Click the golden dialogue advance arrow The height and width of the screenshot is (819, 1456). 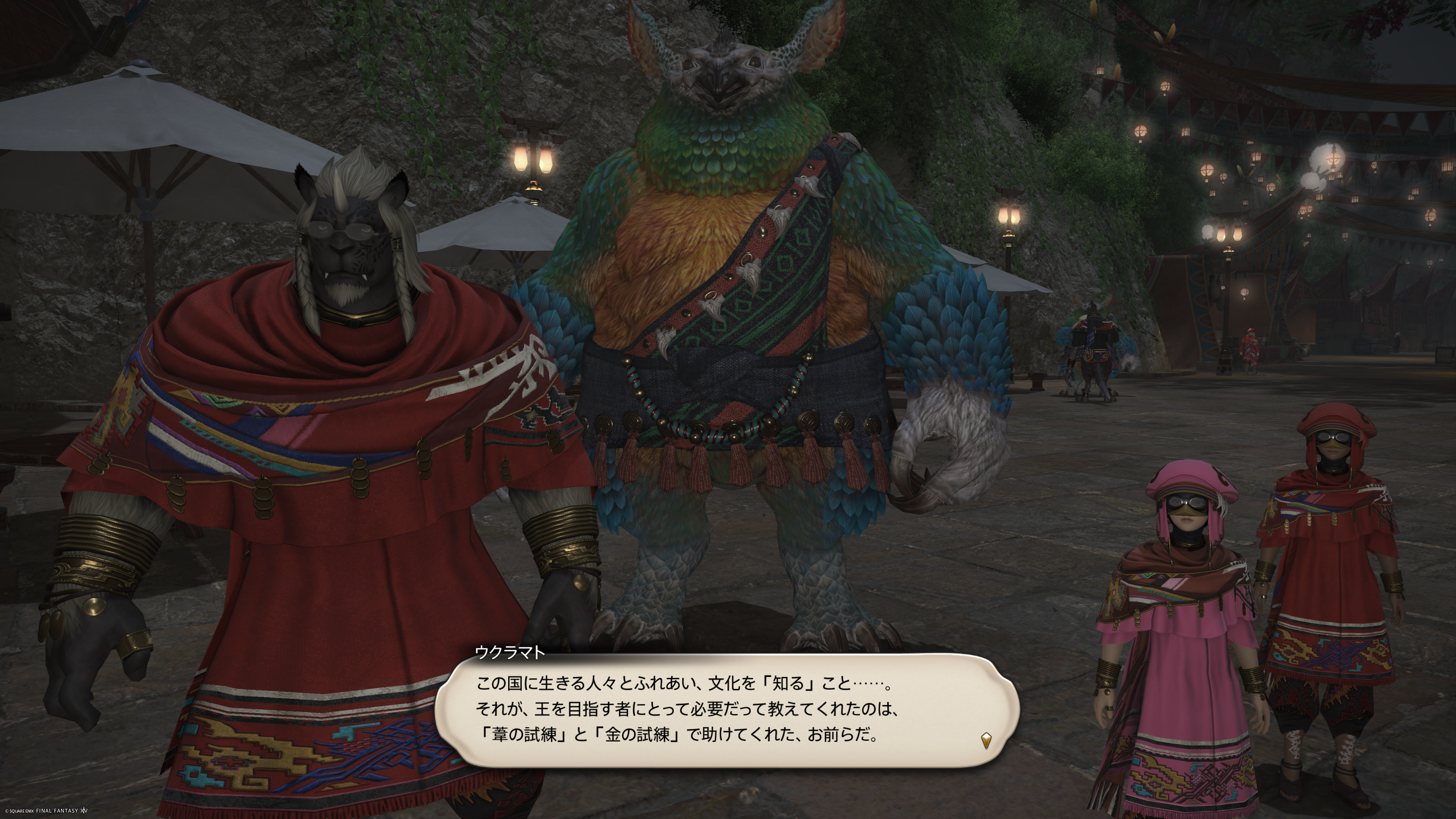(986, 740)
